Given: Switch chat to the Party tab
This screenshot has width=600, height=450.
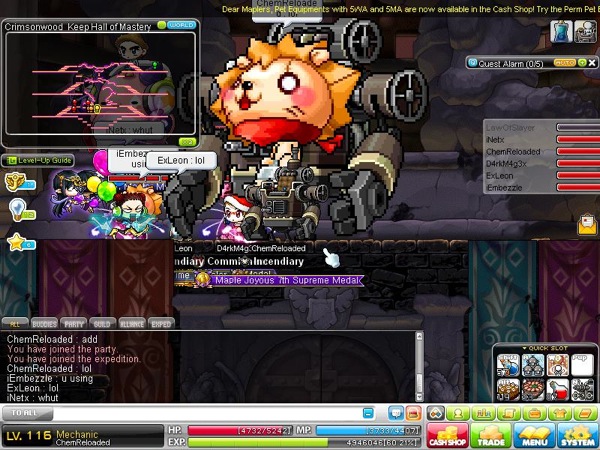Looking at the screenshot, I should [73, 324].
